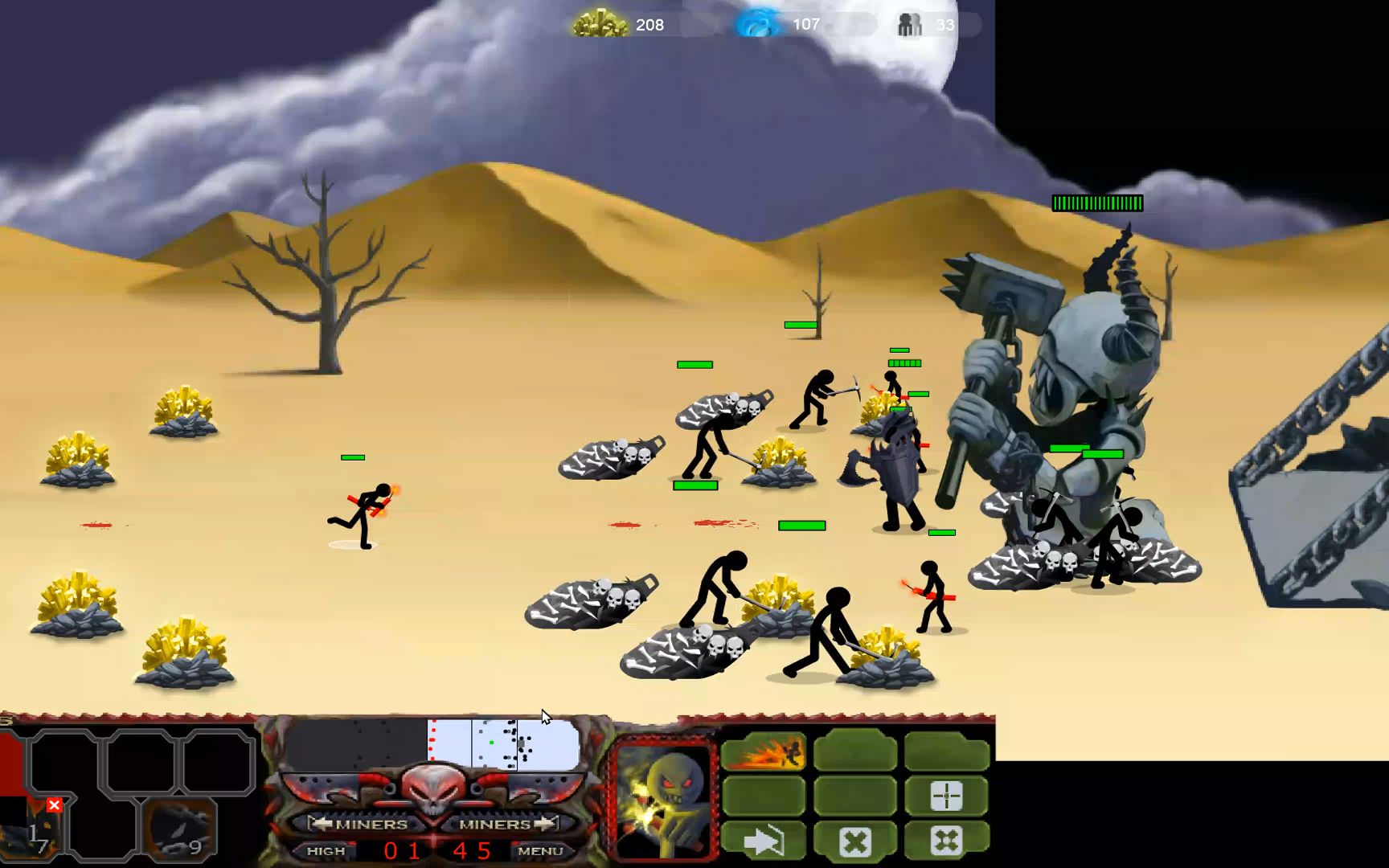Select the crosshair attack command
Viewport: 1389px width, 868px height.
point(946,796)
